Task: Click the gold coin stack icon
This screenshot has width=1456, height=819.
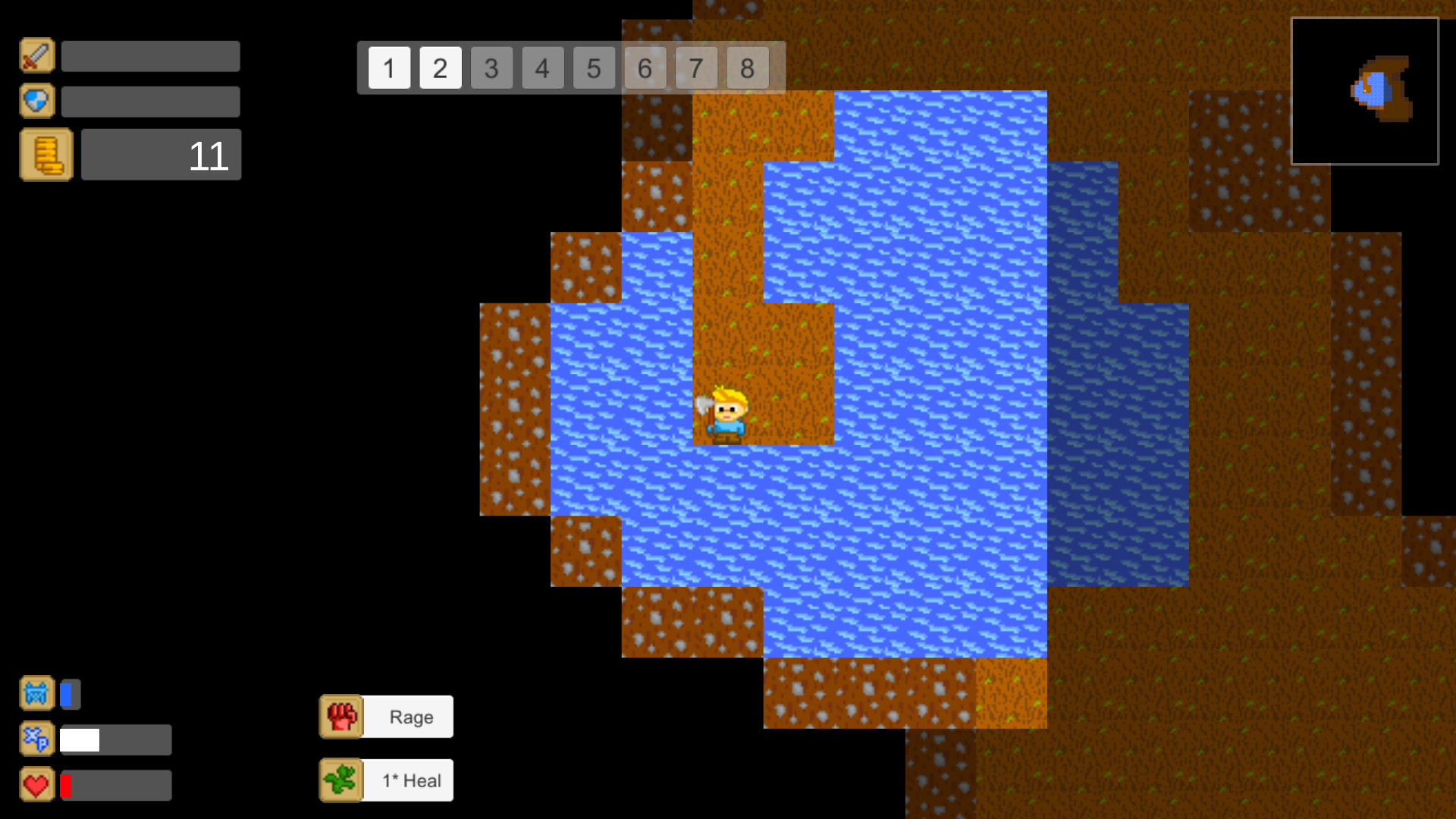Action: tap(45, 155)
